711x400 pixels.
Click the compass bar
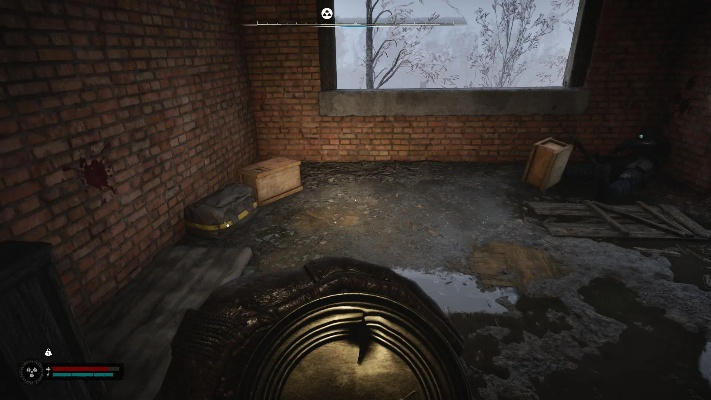coord(400,21)
